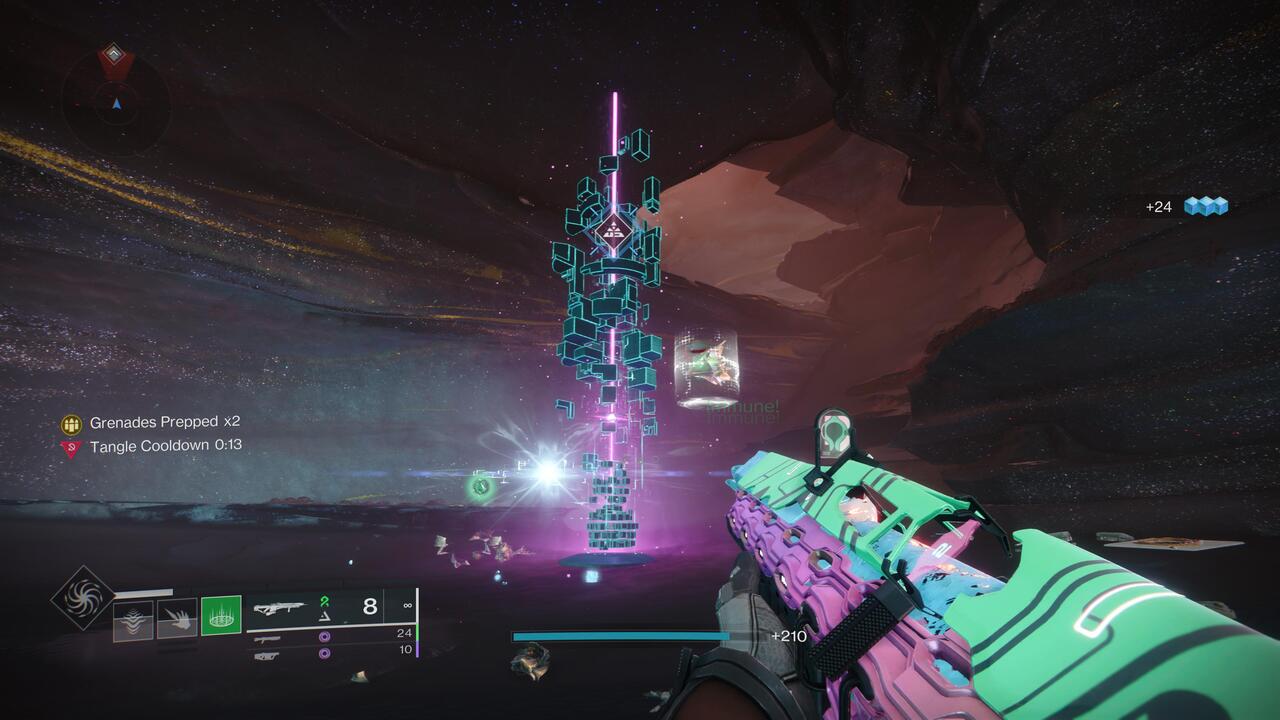The height and width of the screenshot is (720, 1280).
Task: Switch to the heavy weapon with 10 ammo
Action: (266, 655)
